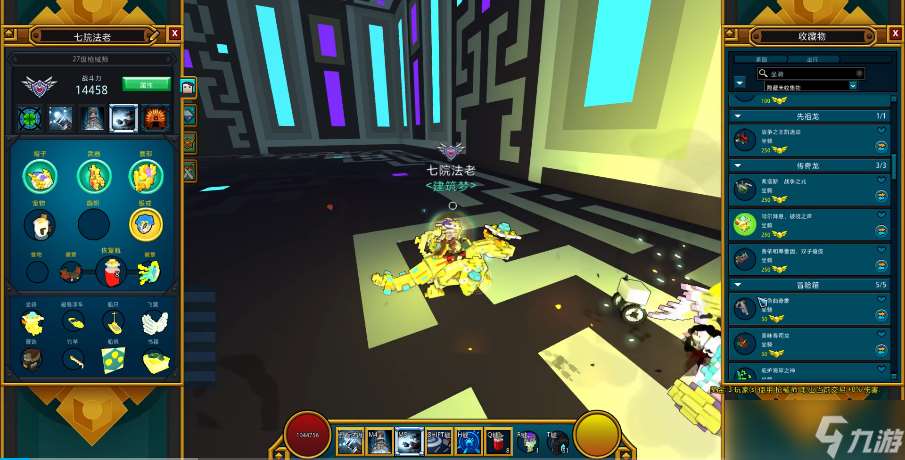
Task: Close the 收藏物 collections panel
Action: 895,33
